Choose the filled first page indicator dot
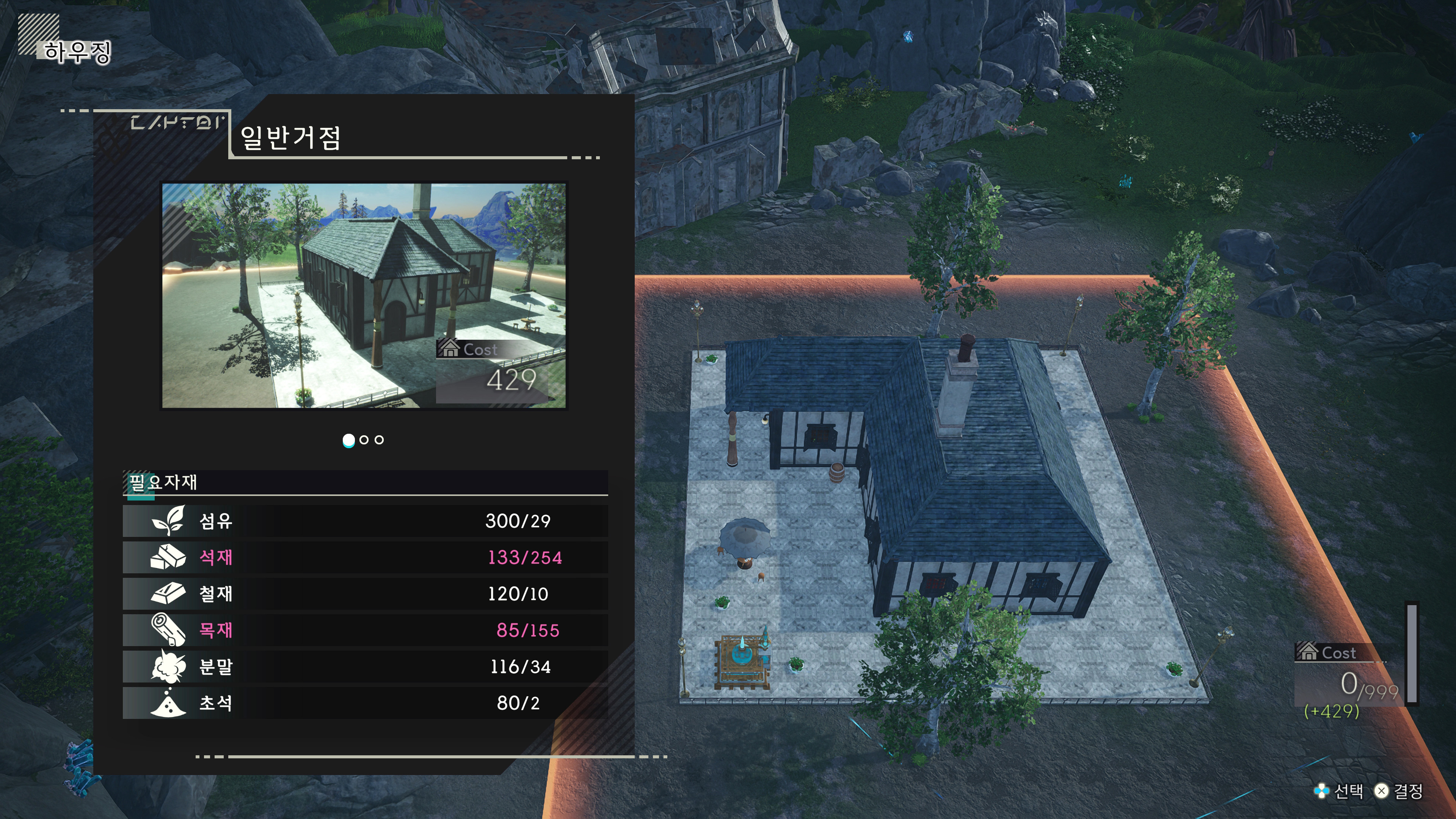Screen dimensions: 1456x819 (x=349, y=440)
